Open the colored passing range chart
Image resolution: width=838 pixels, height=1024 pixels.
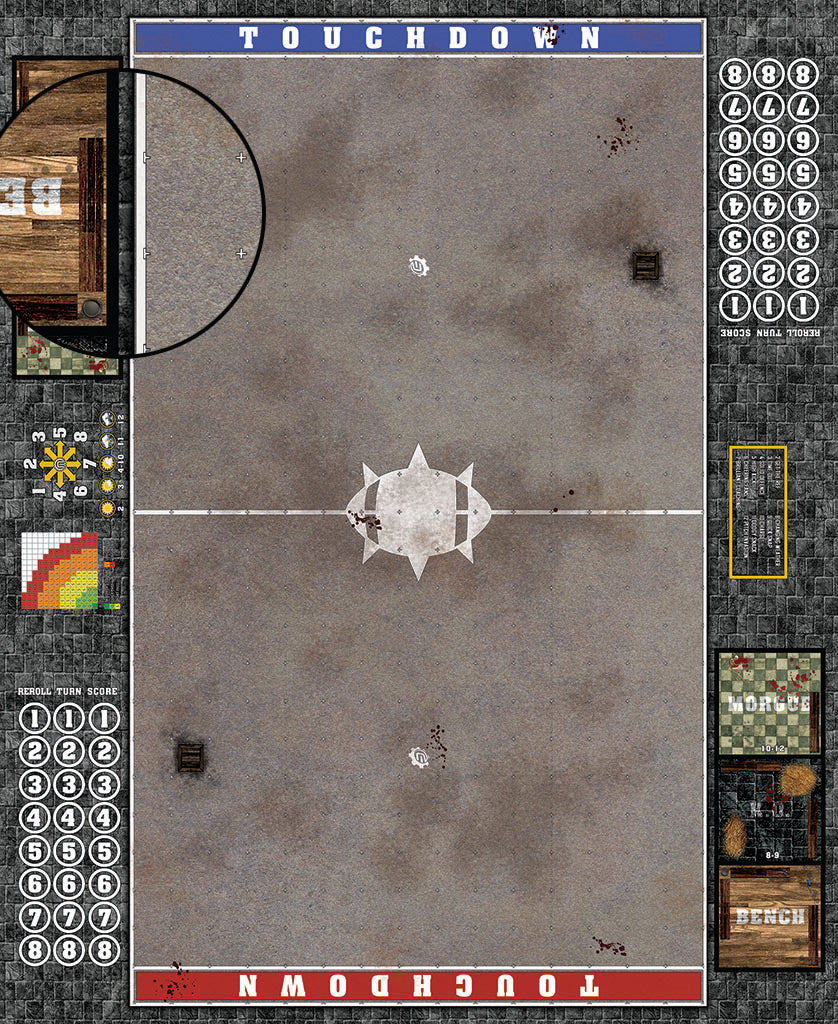(62, 571)
